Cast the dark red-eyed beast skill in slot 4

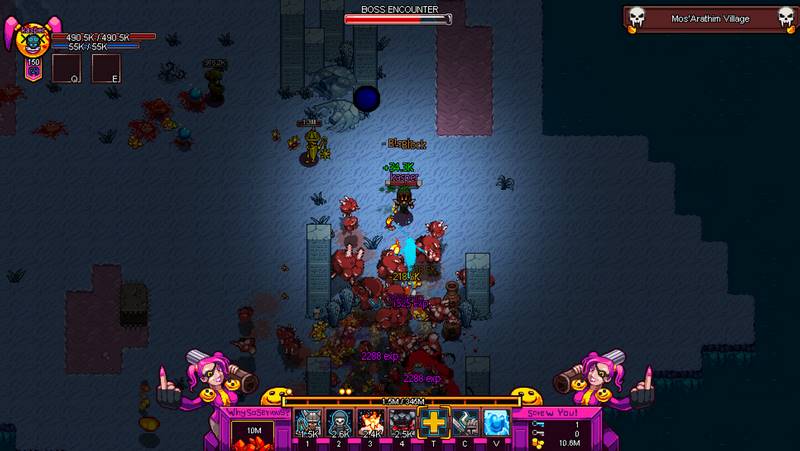click(x=400, y=423)
